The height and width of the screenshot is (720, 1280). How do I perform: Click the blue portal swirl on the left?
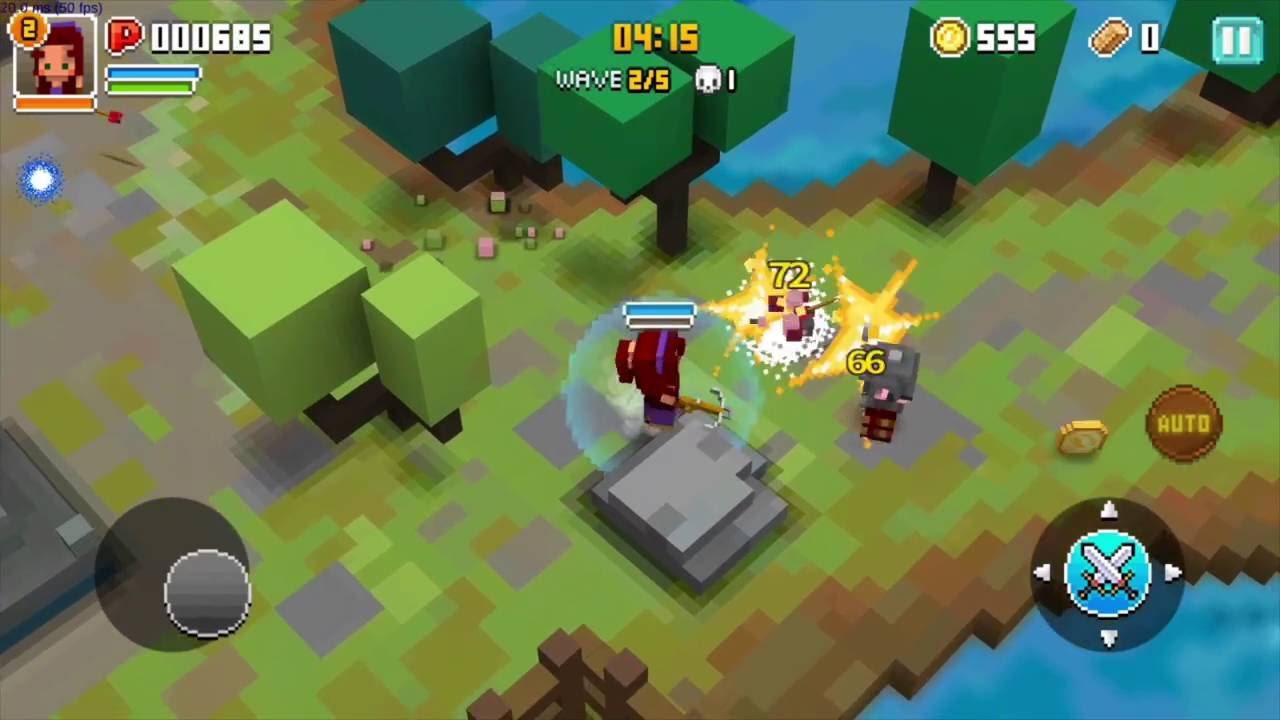click(40, 179)
